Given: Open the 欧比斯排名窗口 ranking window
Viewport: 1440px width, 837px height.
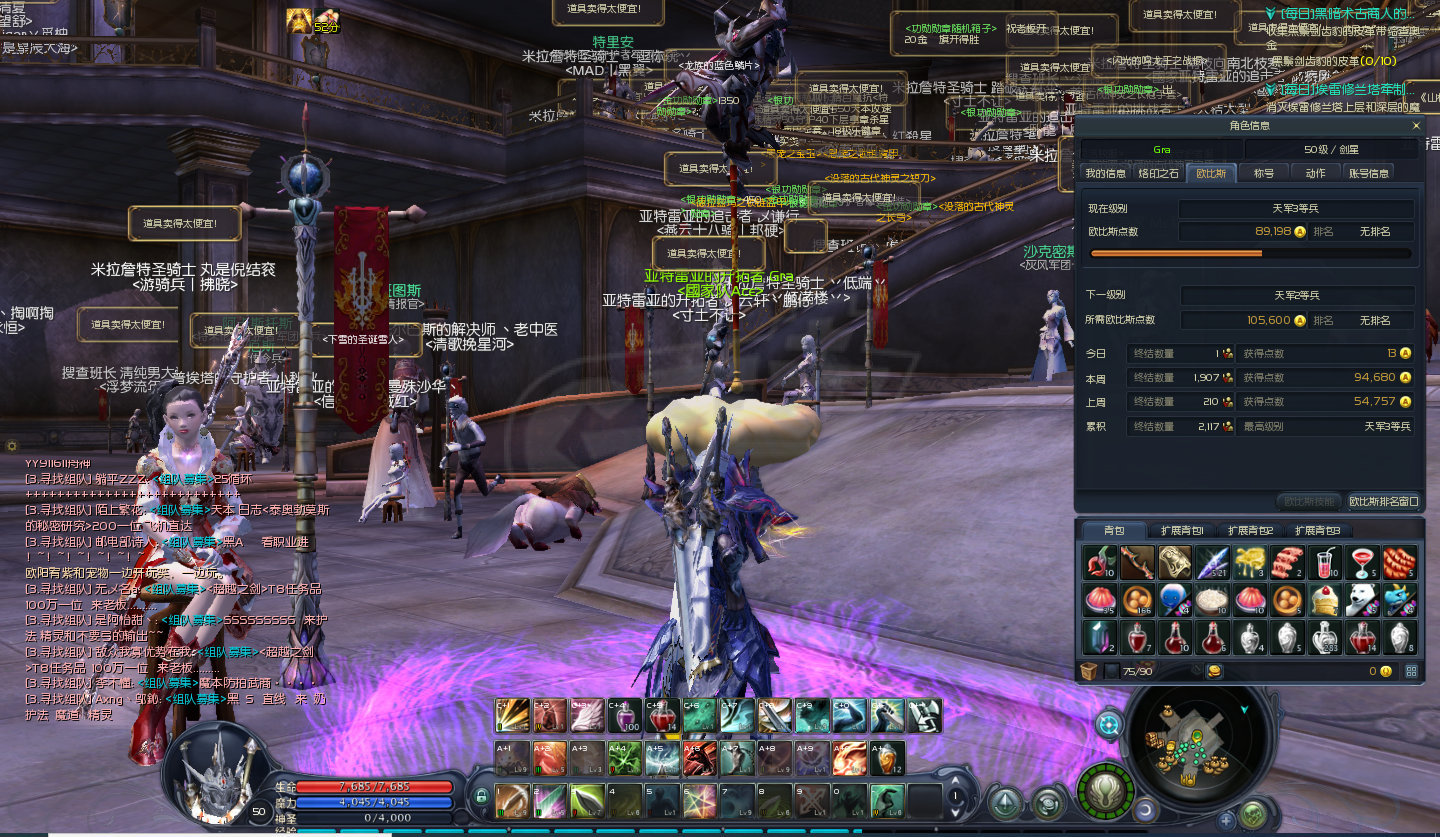Looking at the screenshot, I should (1383, 501).
